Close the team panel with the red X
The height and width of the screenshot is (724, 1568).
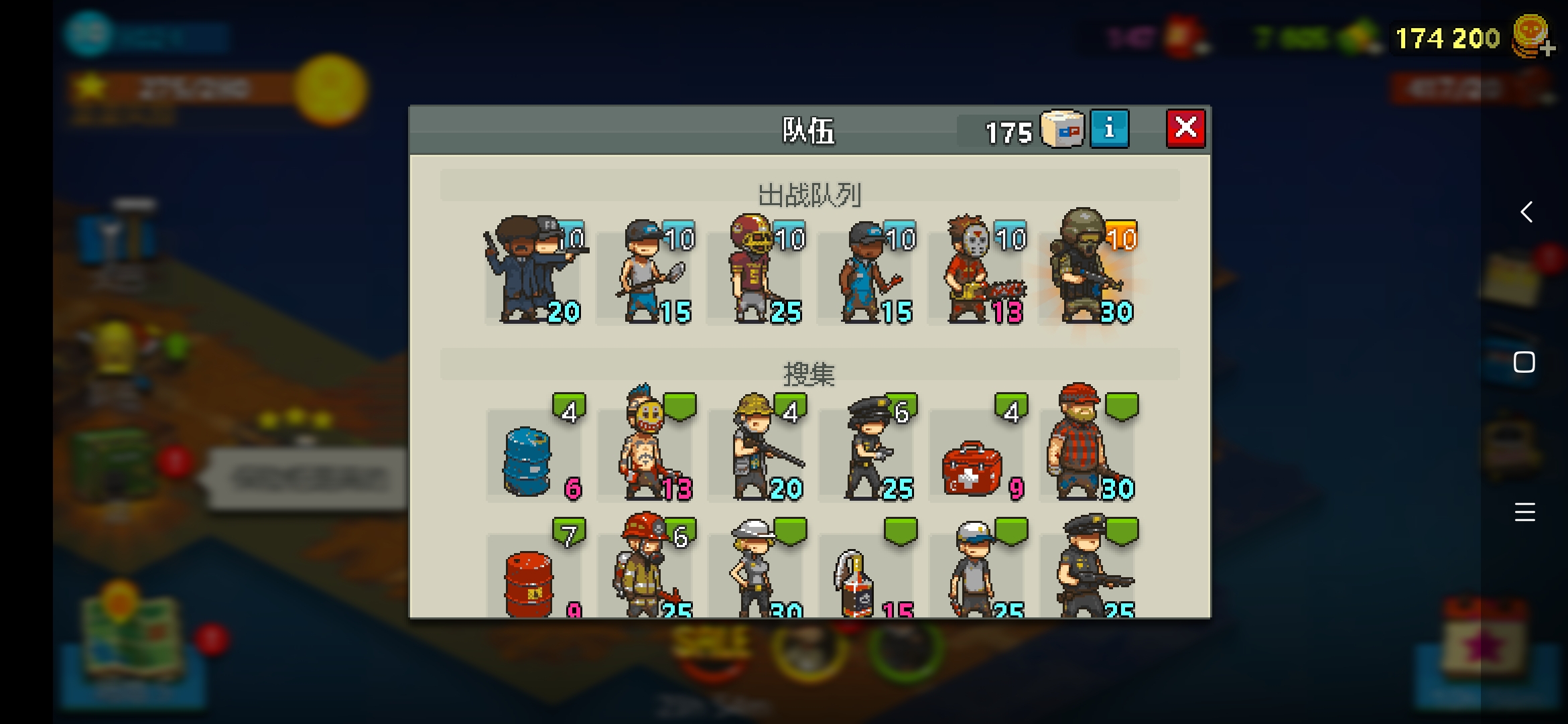[x=1185, y=128]
